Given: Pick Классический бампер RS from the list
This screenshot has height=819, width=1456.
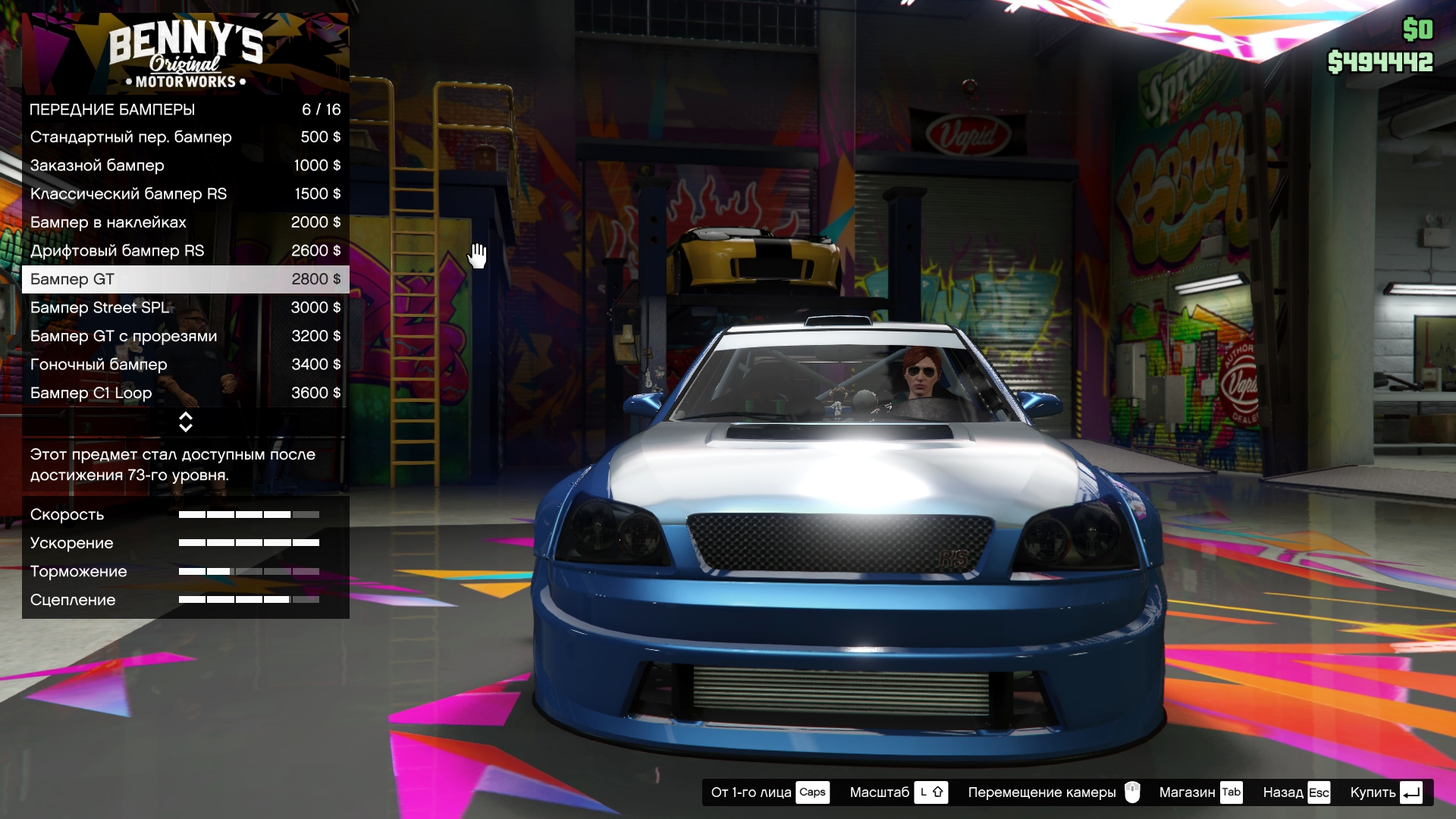Looking at the screenshot, I should coord(185,194).
